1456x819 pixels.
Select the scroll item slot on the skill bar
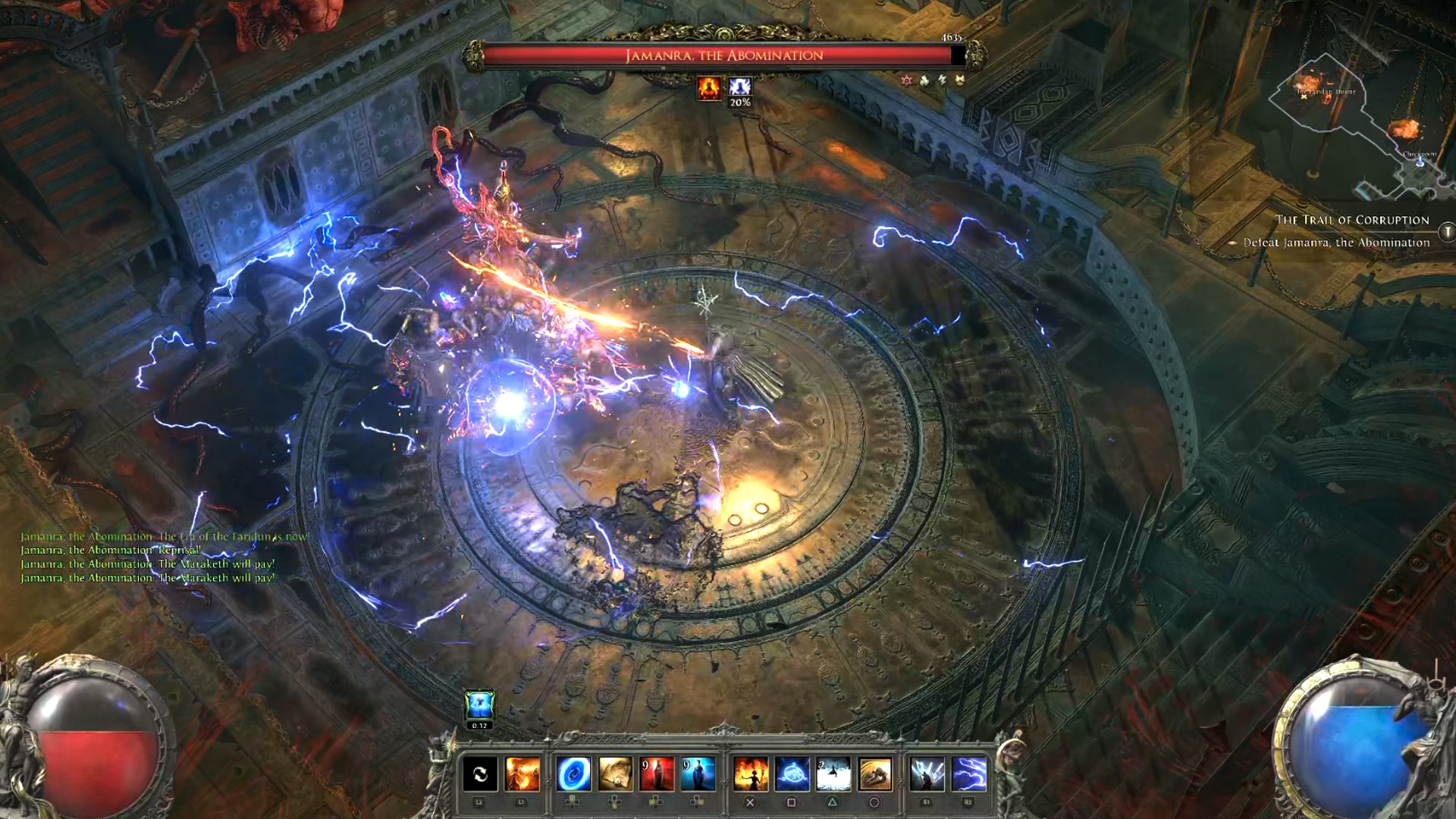(614, 773)
